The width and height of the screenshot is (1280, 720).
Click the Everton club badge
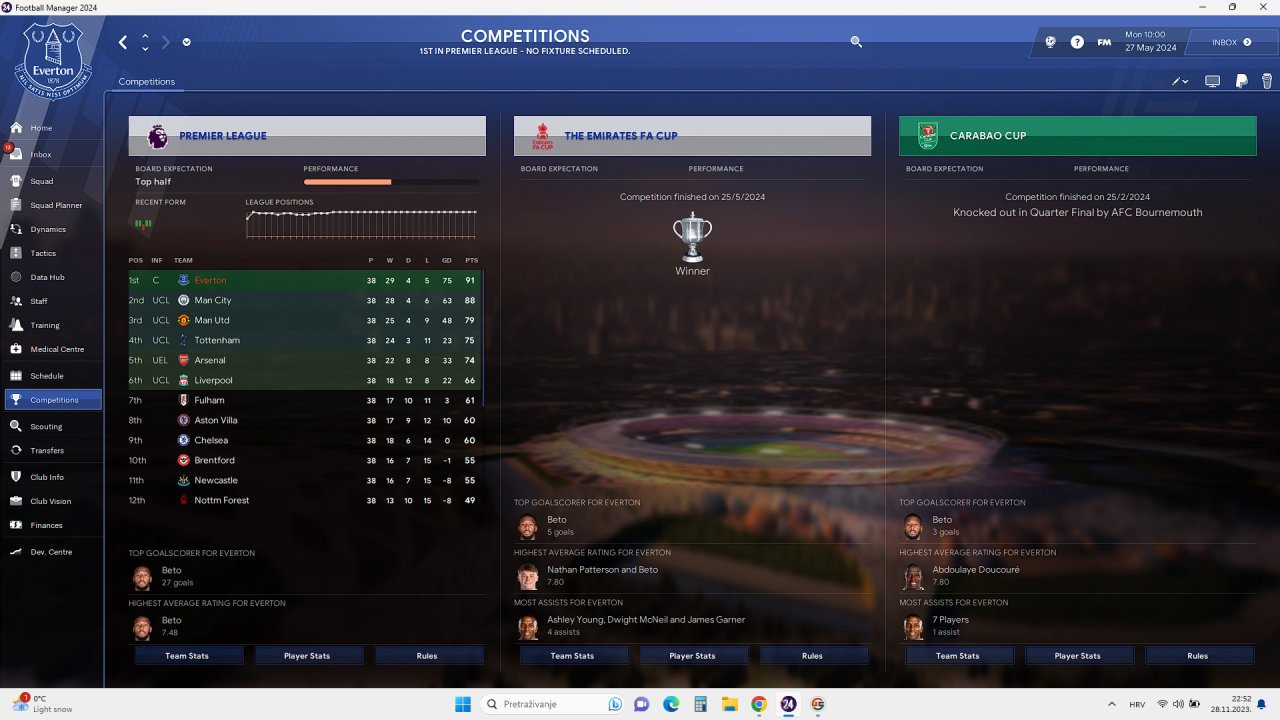coord(53,62)
